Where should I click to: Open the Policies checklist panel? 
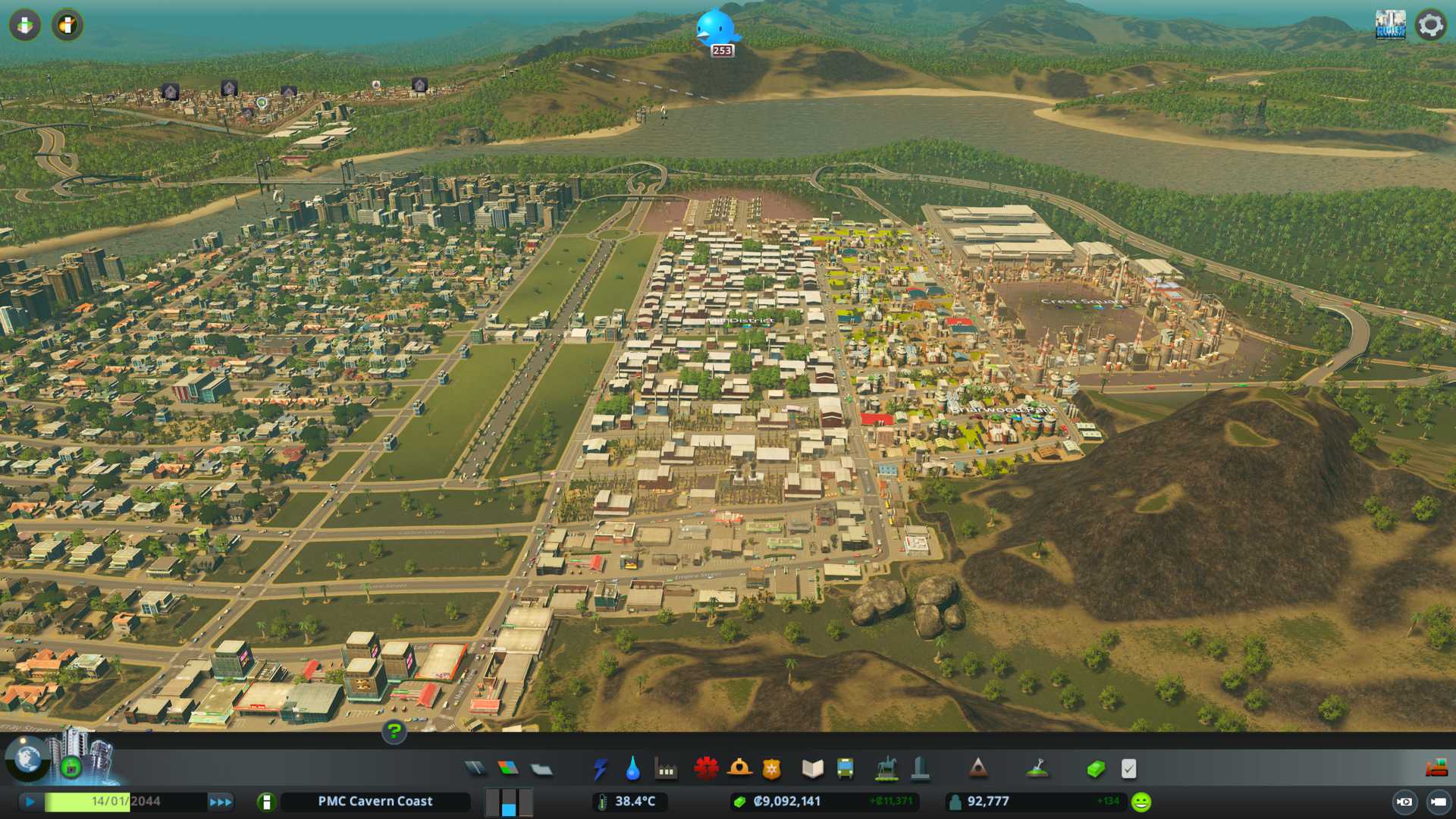1128,769
